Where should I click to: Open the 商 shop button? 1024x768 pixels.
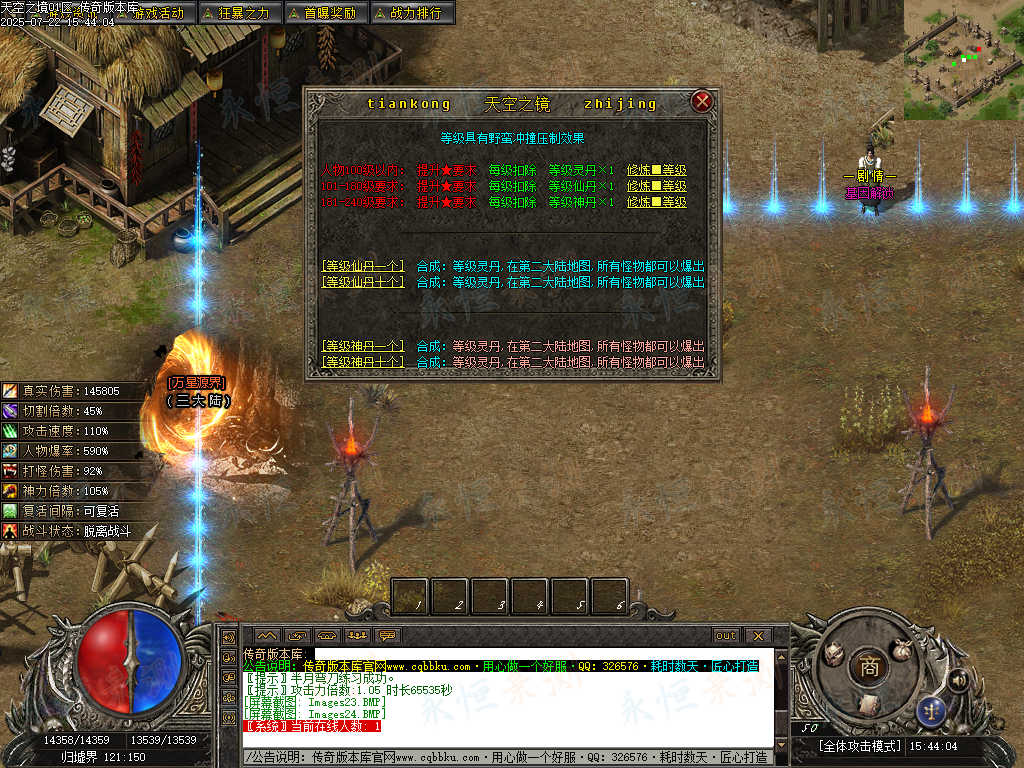[869, 669]
